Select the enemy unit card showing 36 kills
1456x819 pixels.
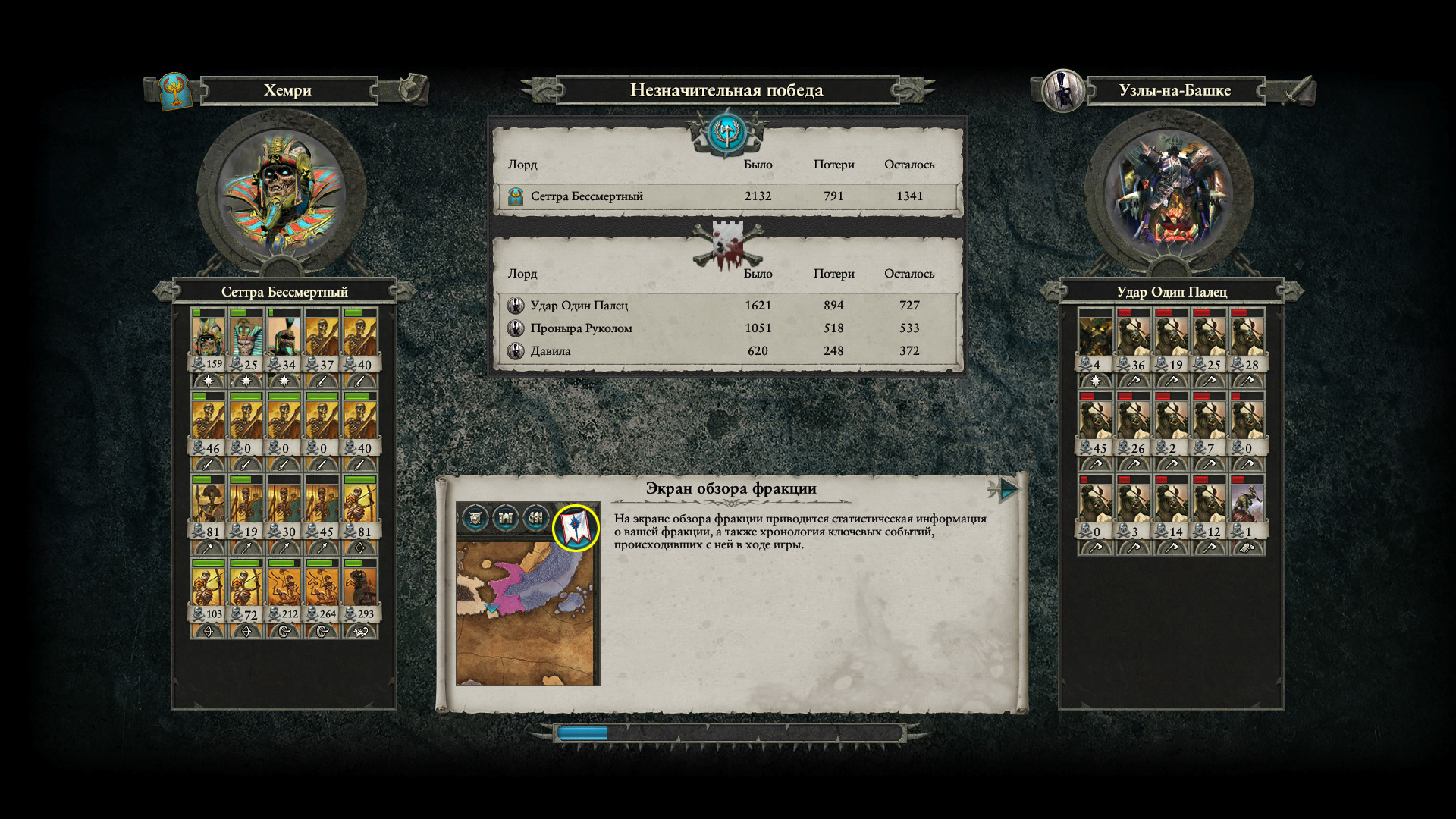[1133, 340]
